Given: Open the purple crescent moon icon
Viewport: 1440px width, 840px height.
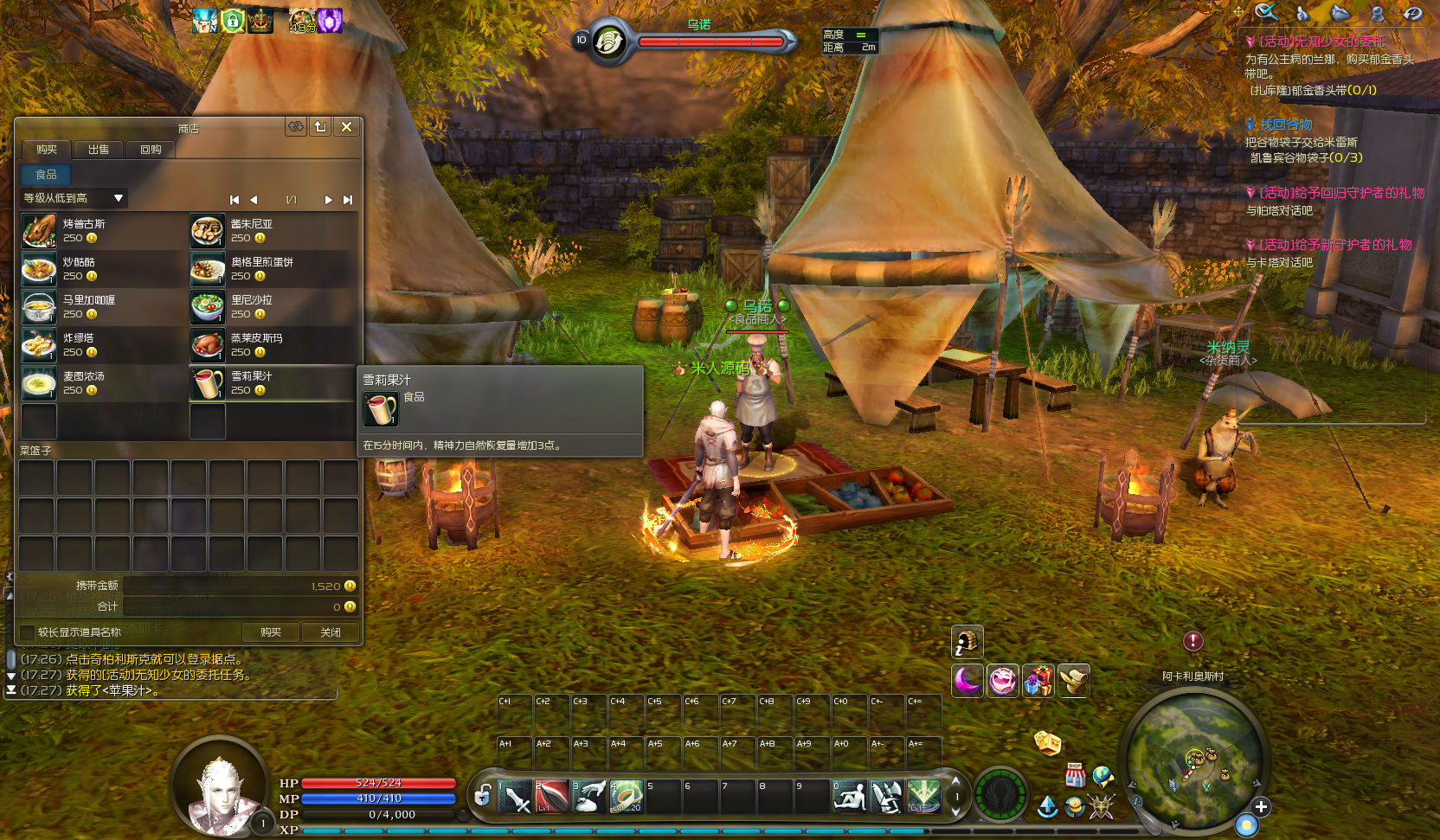Looking at the screenshot, I should [967, 681].
